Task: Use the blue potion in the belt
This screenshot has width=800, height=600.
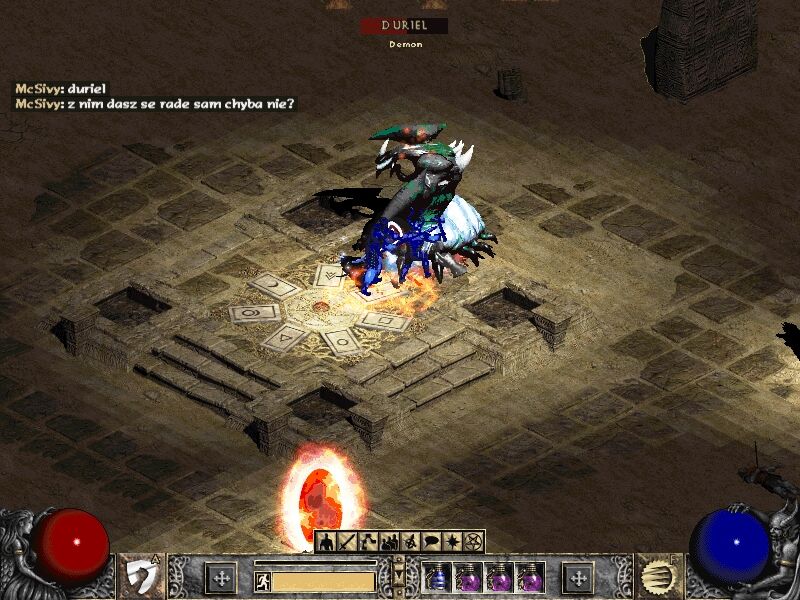Action: (x=436, y=579)
